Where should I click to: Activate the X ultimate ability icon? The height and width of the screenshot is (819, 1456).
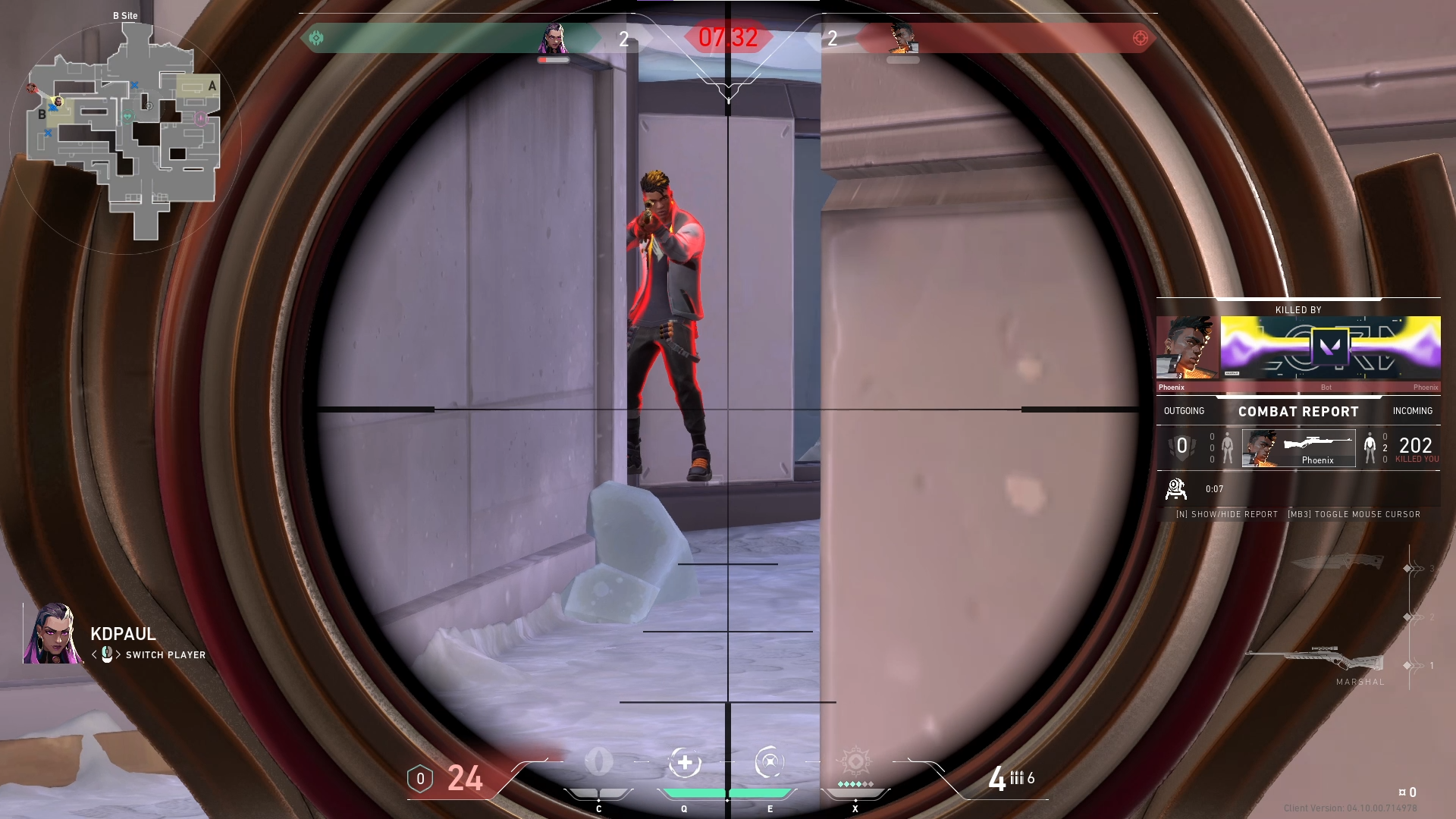(855, 761)
